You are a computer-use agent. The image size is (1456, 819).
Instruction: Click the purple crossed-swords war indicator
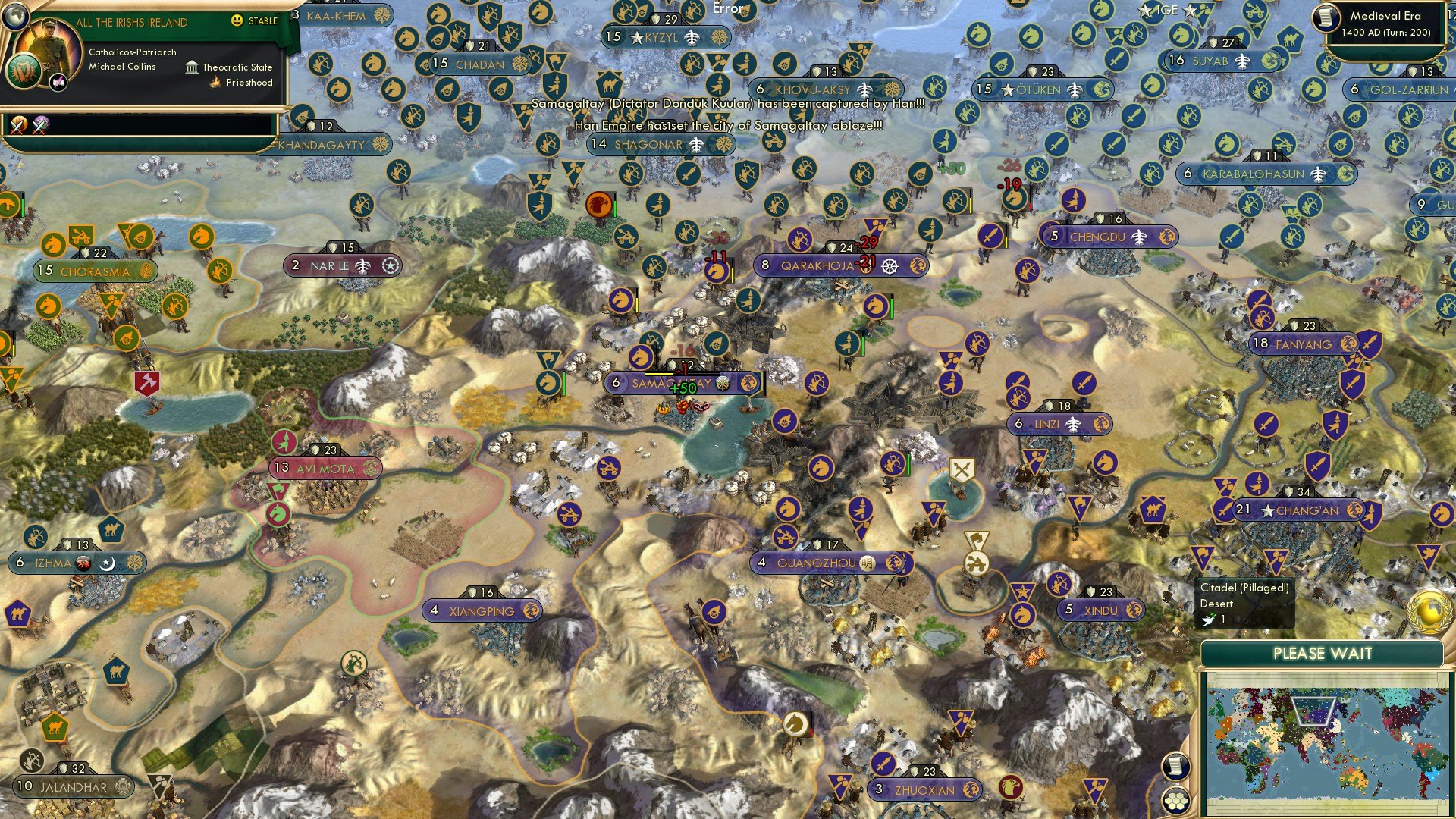click(x=42, y=124)
